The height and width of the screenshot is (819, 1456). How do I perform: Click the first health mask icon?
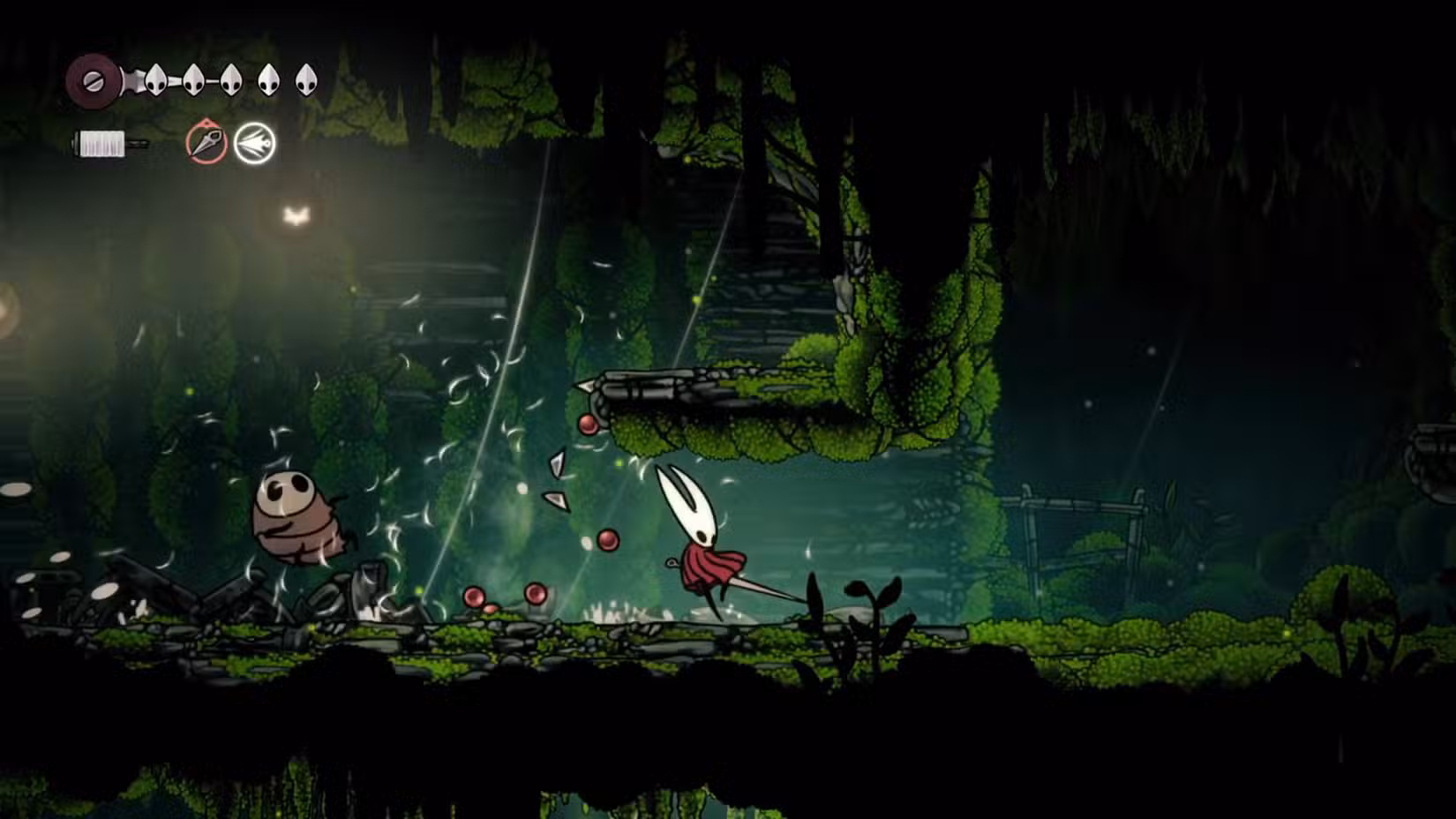[x=155, y=80]
